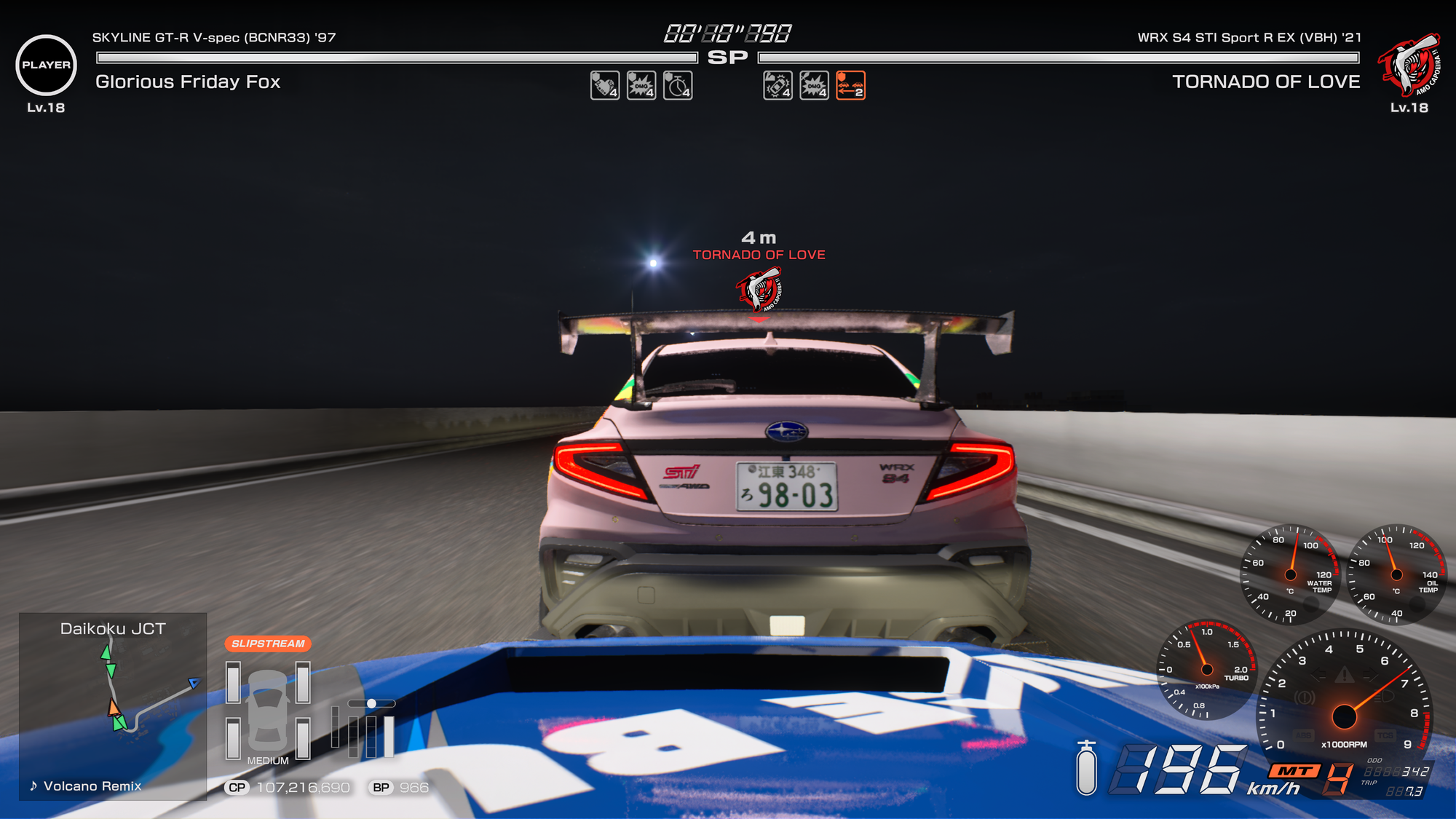
Task: Open the stopwatch timer perk icon
Action: (676, 87)
